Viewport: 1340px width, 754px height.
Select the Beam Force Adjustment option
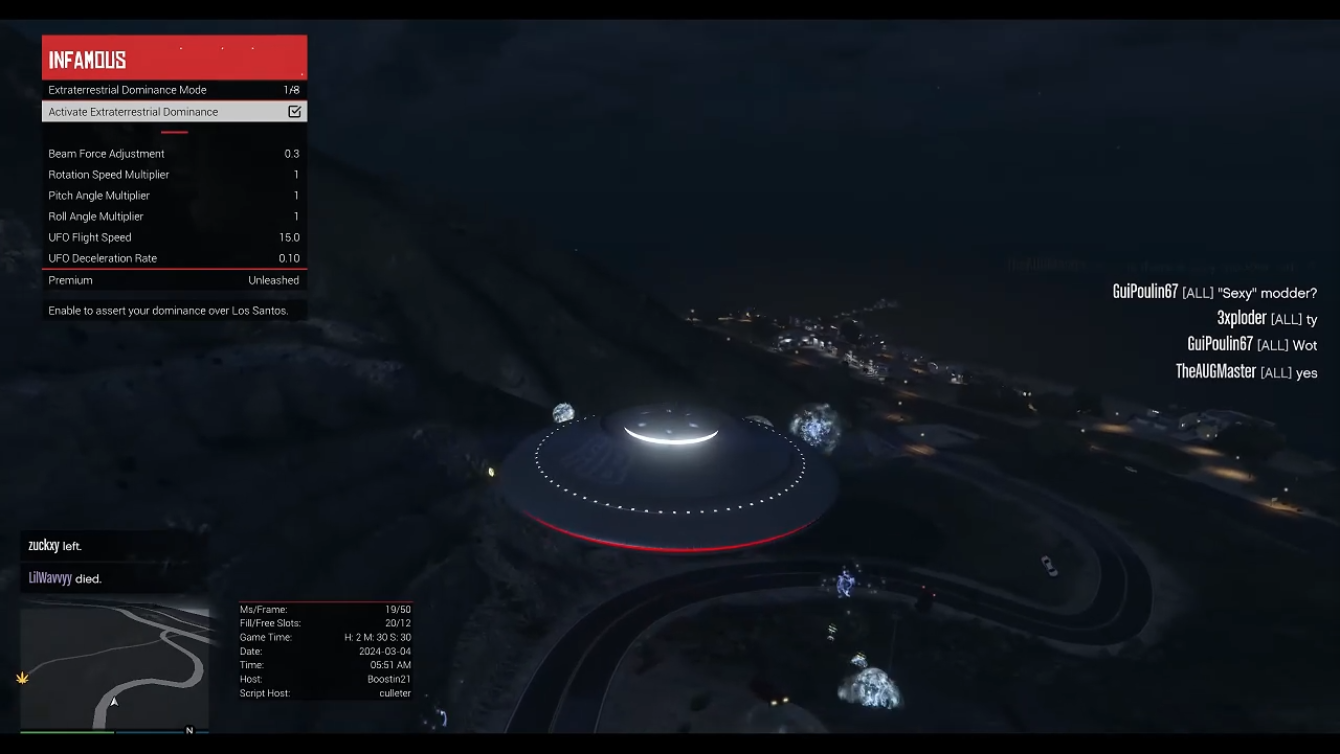[x=174, y=154]
